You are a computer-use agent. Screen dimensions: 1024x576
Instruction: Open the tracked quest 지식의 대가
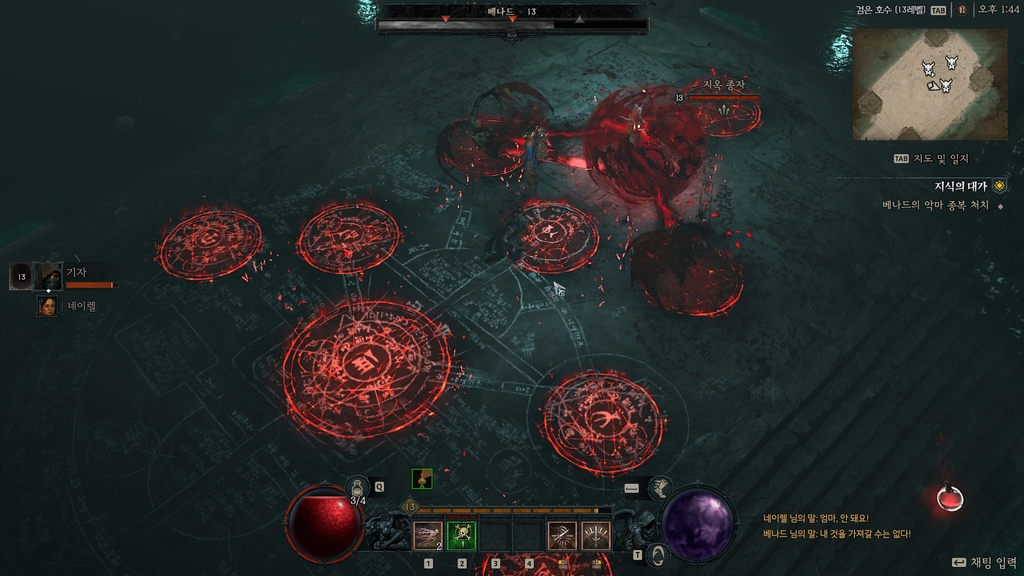[x=960, y=186]
